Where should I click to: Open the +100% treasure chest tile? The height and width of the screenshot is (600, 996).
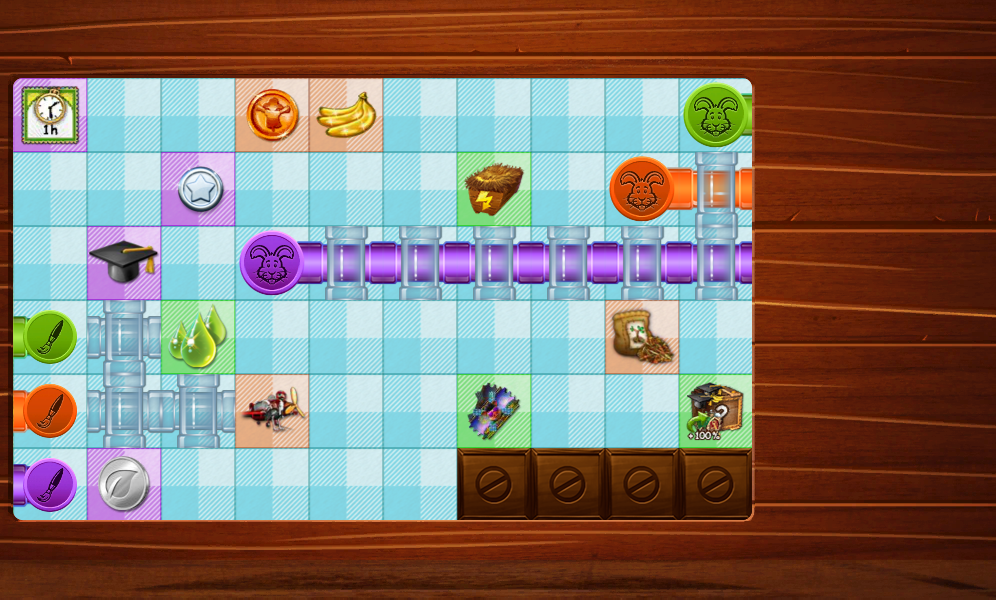[716, 411]
